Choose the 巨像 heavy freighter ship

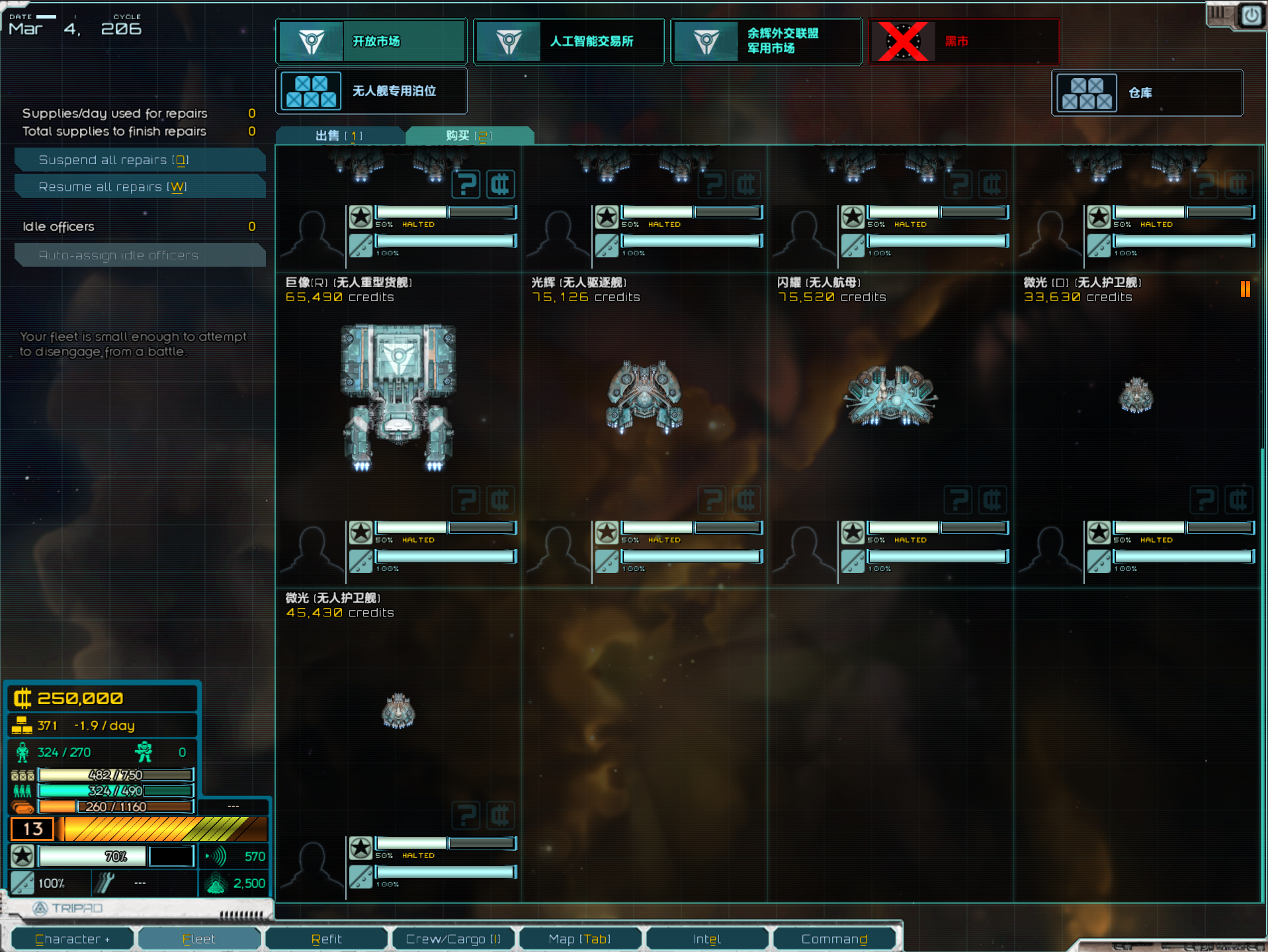pyautogui.click(x=398, y=397)
